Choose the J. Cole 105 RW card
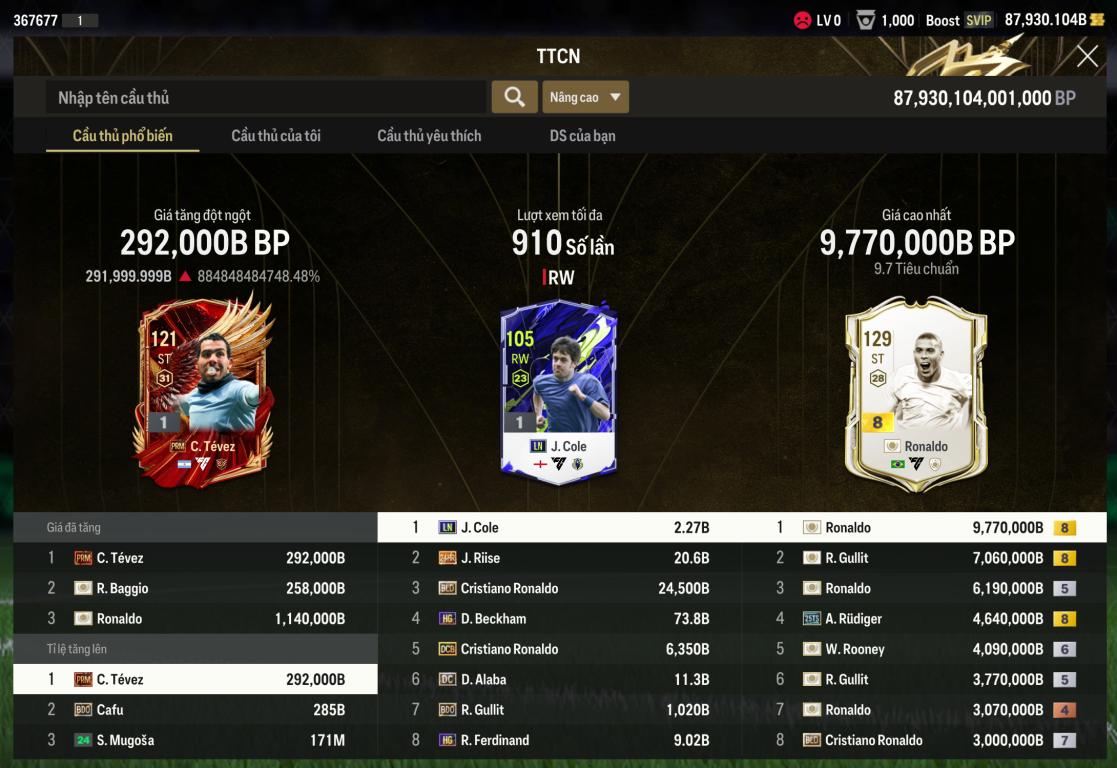Image resolution: width=1117 pixels, height=768 pixels. [558, 390]
